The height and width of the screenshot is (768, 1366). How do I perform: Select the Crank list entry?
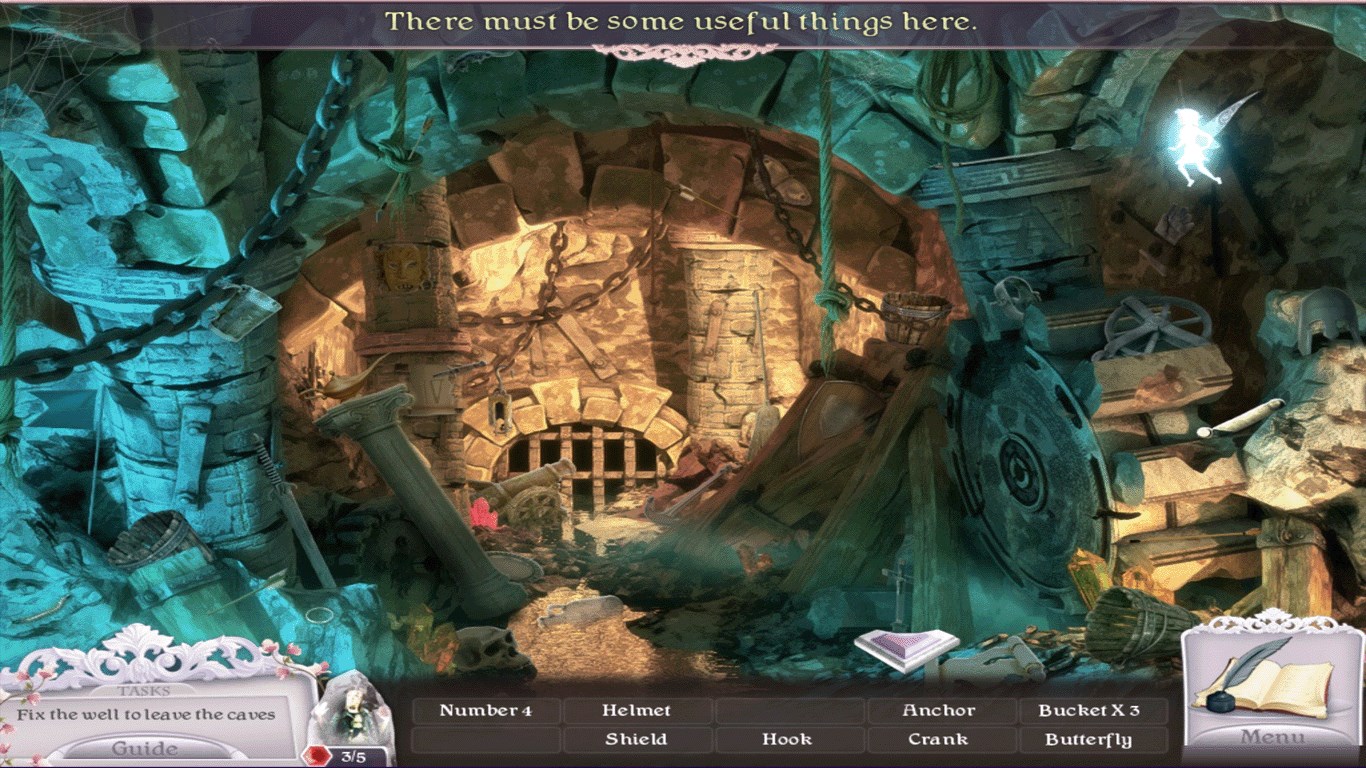point(938,740)
